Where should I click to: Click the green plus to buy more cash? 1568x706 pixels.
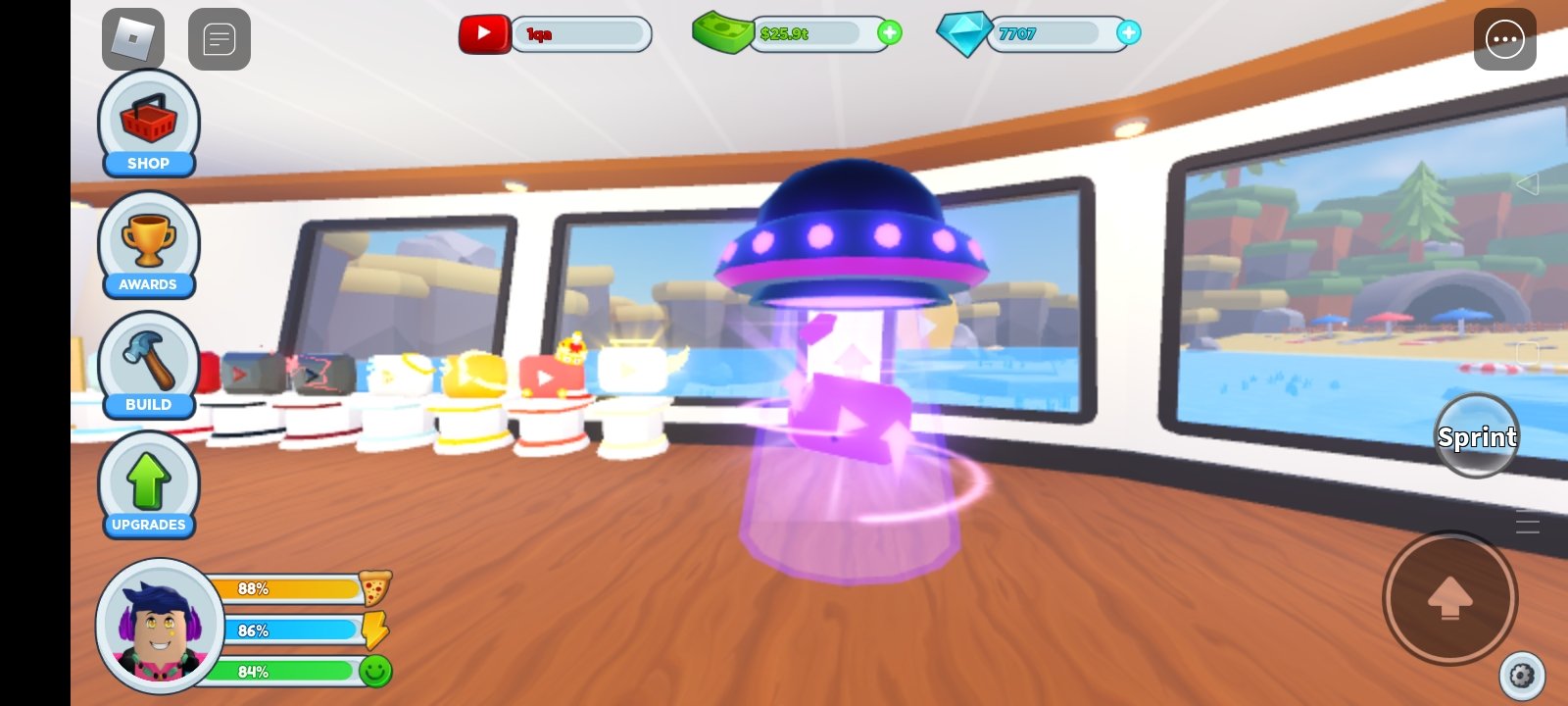click(888, 34)
